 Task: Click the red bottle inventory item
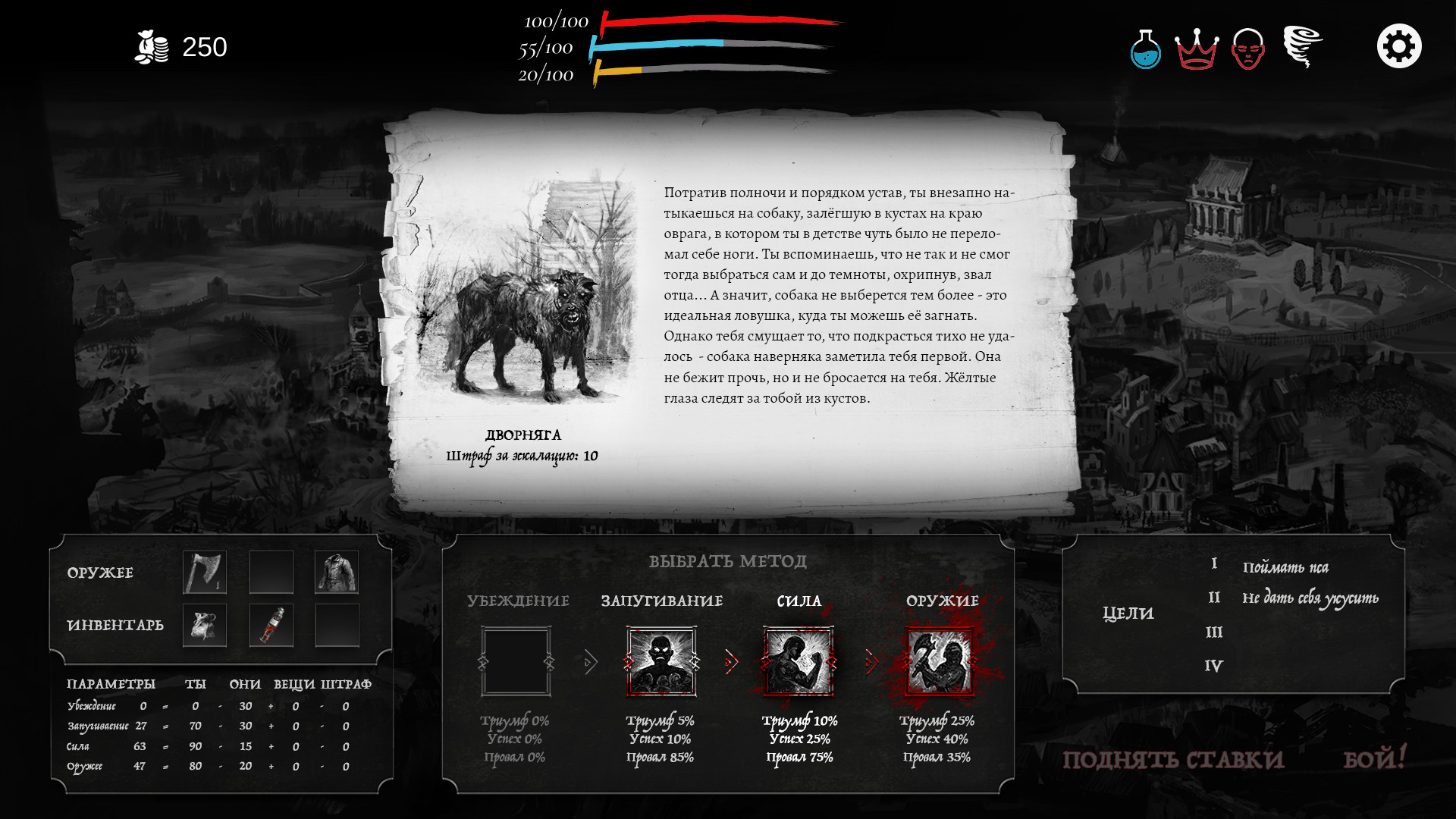271,625
